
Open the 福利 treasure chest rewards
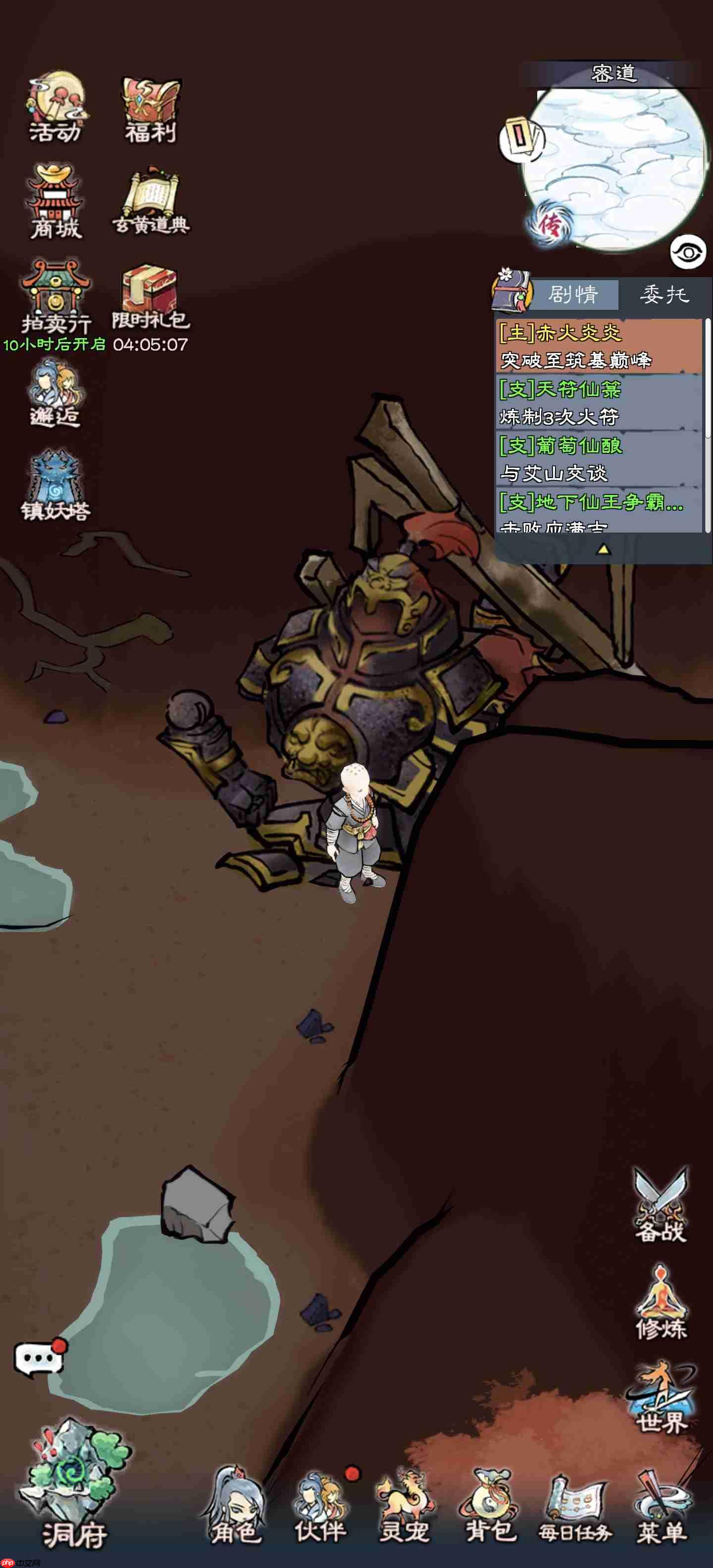tap(151, 109)
